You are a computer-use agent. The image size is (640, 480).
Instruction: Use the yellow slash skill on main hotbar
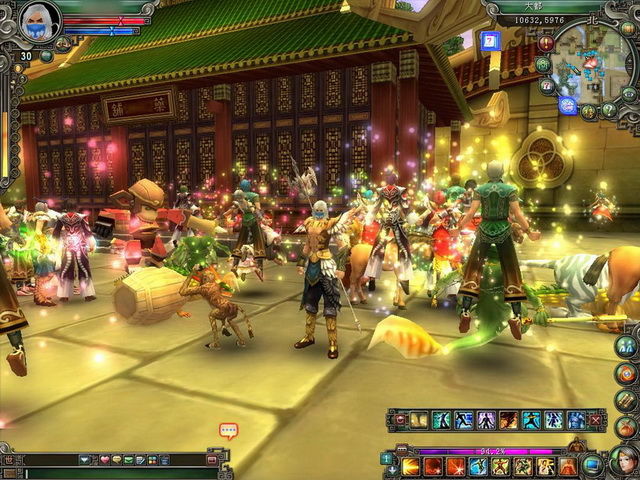tap(411, 466)
